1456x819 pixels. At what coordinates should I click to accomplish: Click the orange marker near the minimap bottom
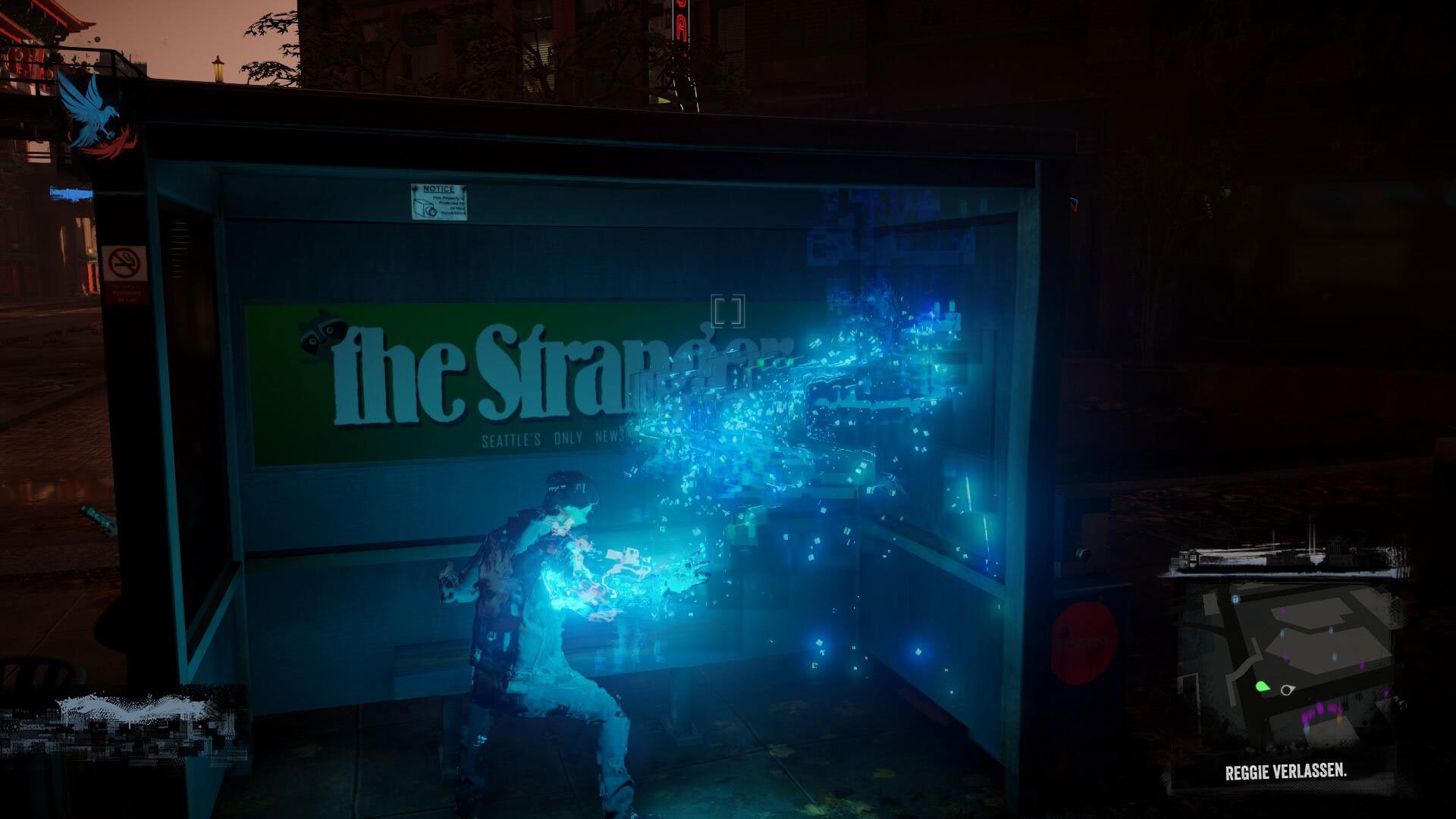click(1338, 719)
